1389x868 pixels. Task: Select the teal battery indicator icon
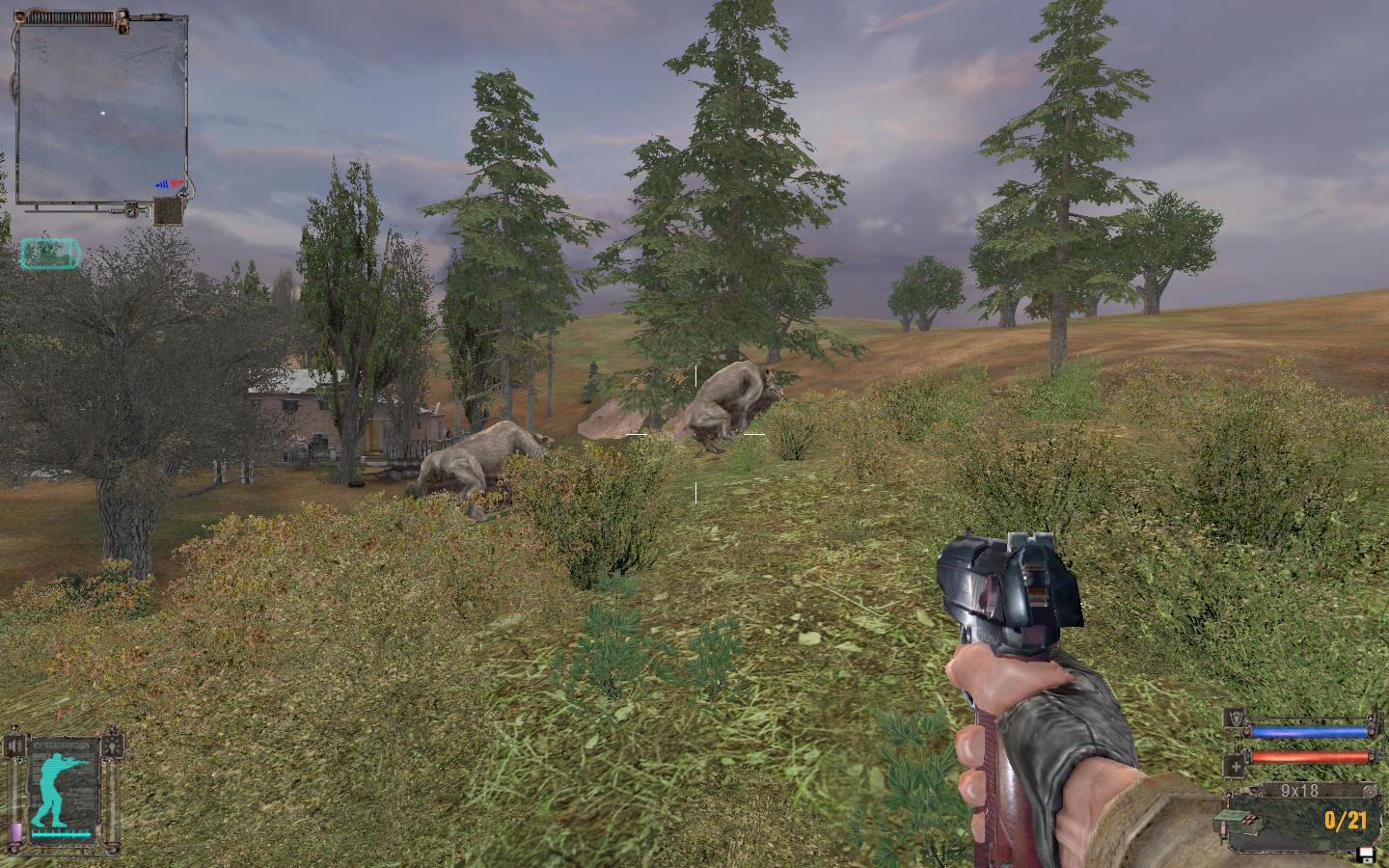pyautogui.click(x=50, y=253)
